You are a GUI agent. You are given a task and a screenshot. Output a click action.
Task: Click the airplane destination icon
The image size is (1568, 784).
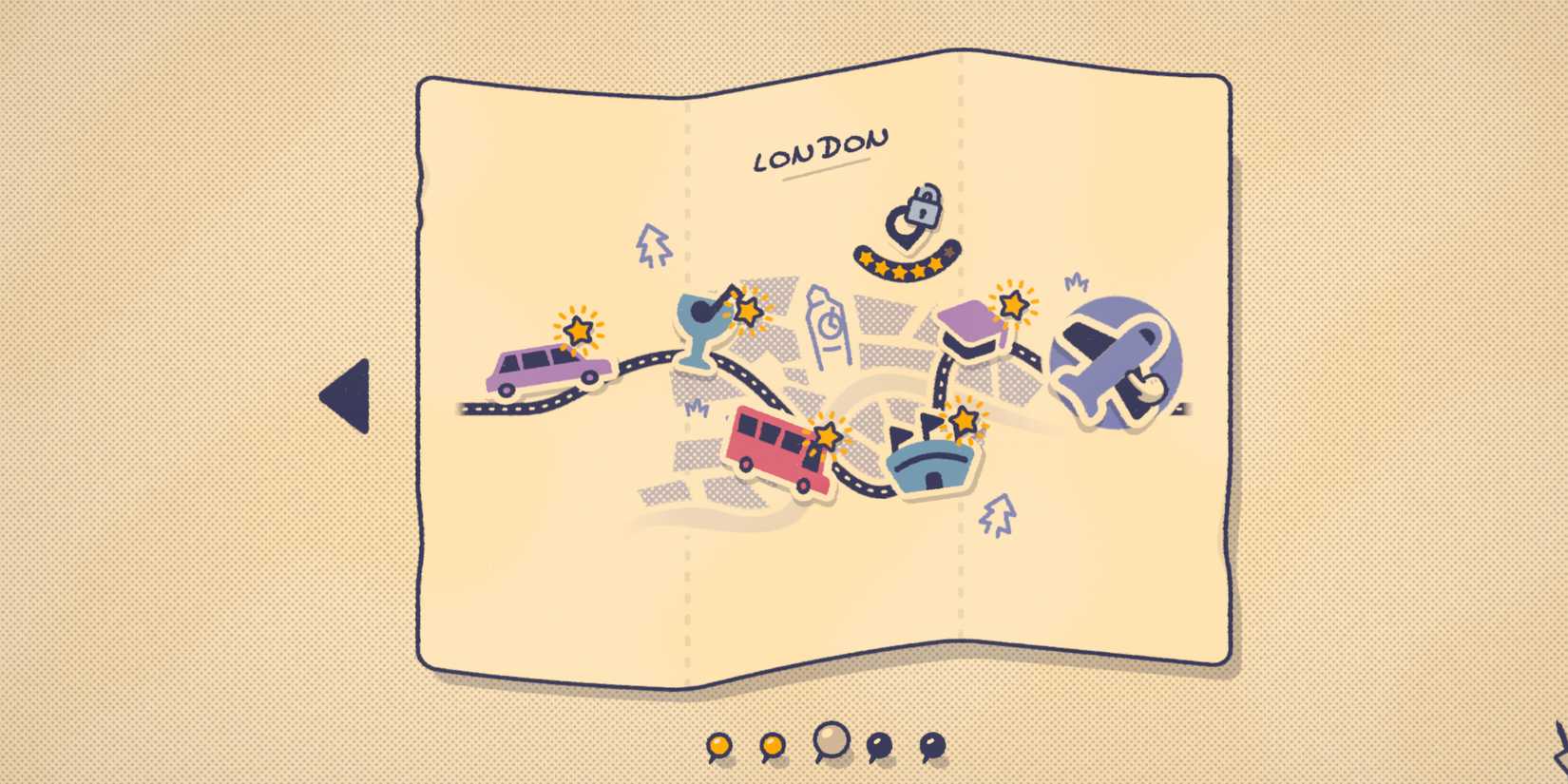[1114, 364]
